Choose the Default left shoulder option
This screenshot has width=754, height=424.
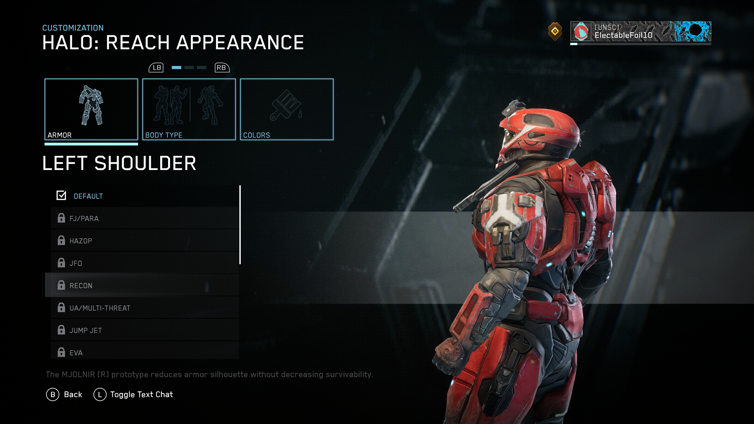[144, 196]
